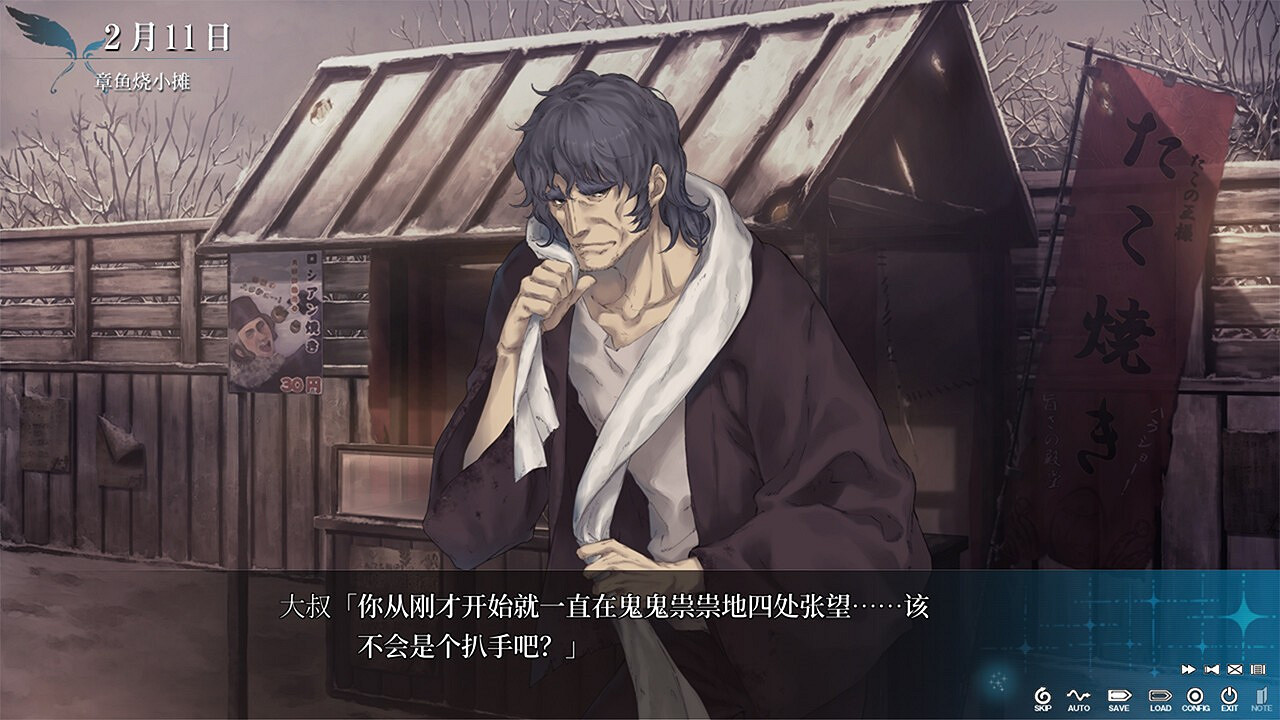Open the message backlog history icon
This screenshot has width=1280, height=720.
click(x=1260, y=669)
